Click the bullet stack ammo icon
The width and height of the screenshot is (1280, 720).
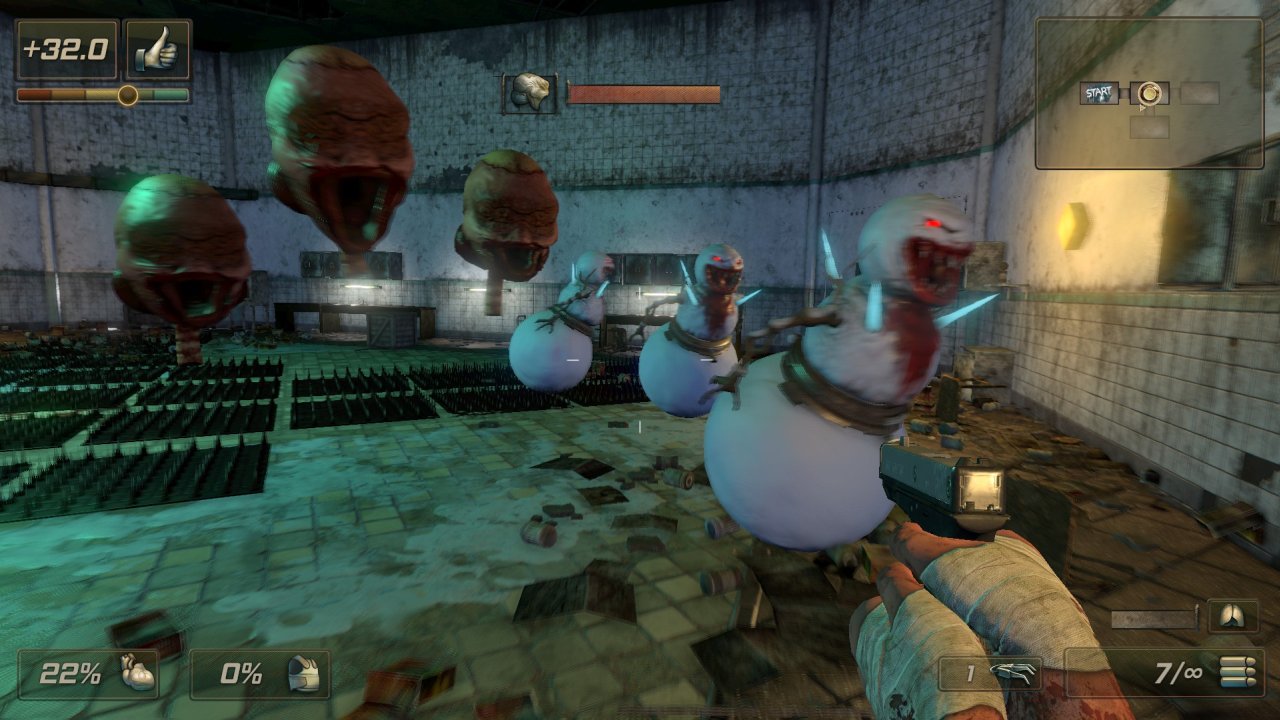[1235, 672]
